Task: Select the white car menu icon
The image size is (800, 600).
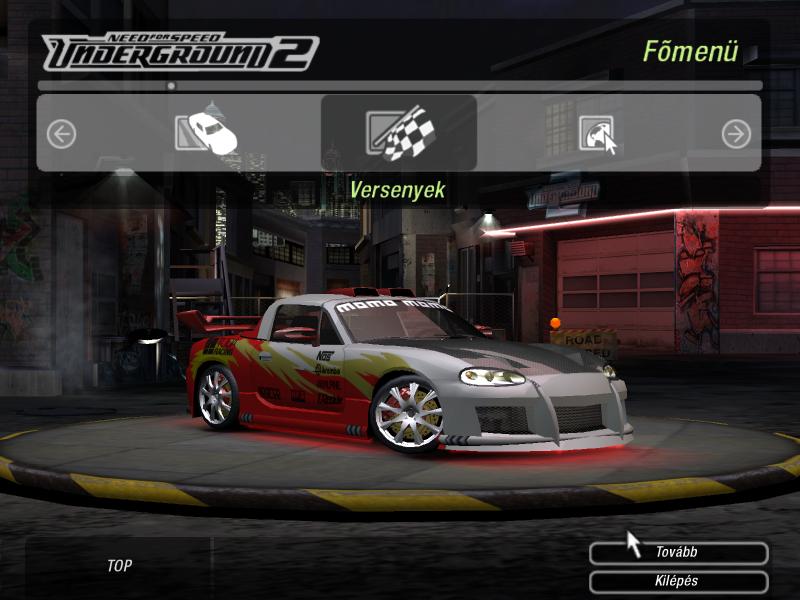Action: tap(206, 132)
